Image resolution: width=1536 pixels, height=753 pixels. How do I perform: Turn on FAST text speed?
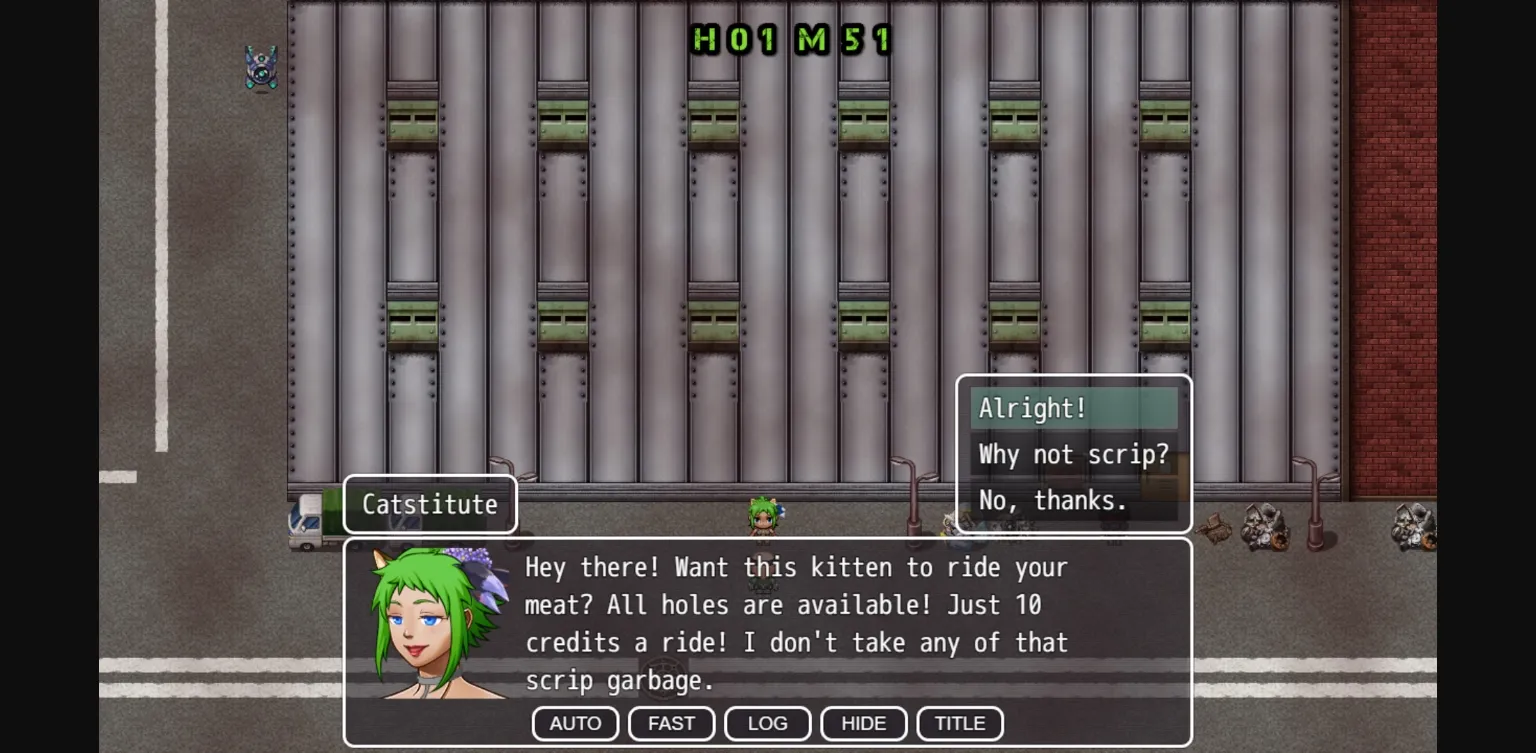tap(671, 723)
